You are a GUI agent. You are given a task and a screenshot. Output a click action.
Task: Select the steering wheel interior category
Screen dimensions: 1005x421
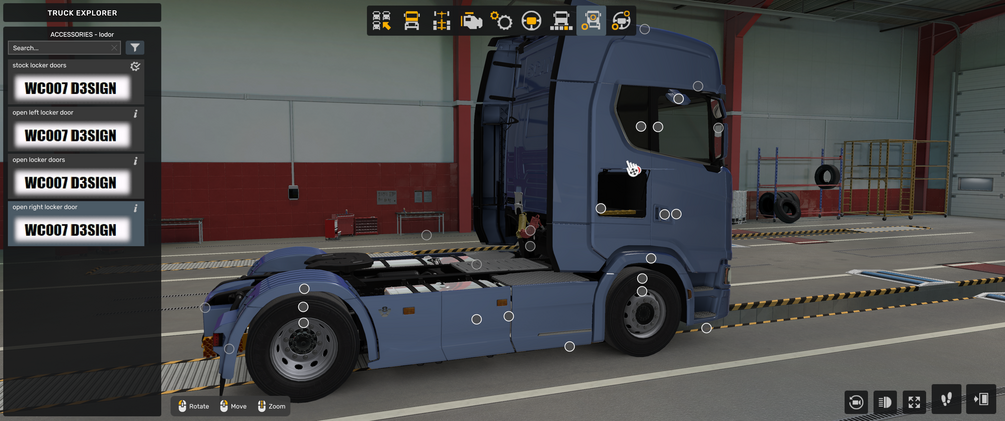[531, 21]
